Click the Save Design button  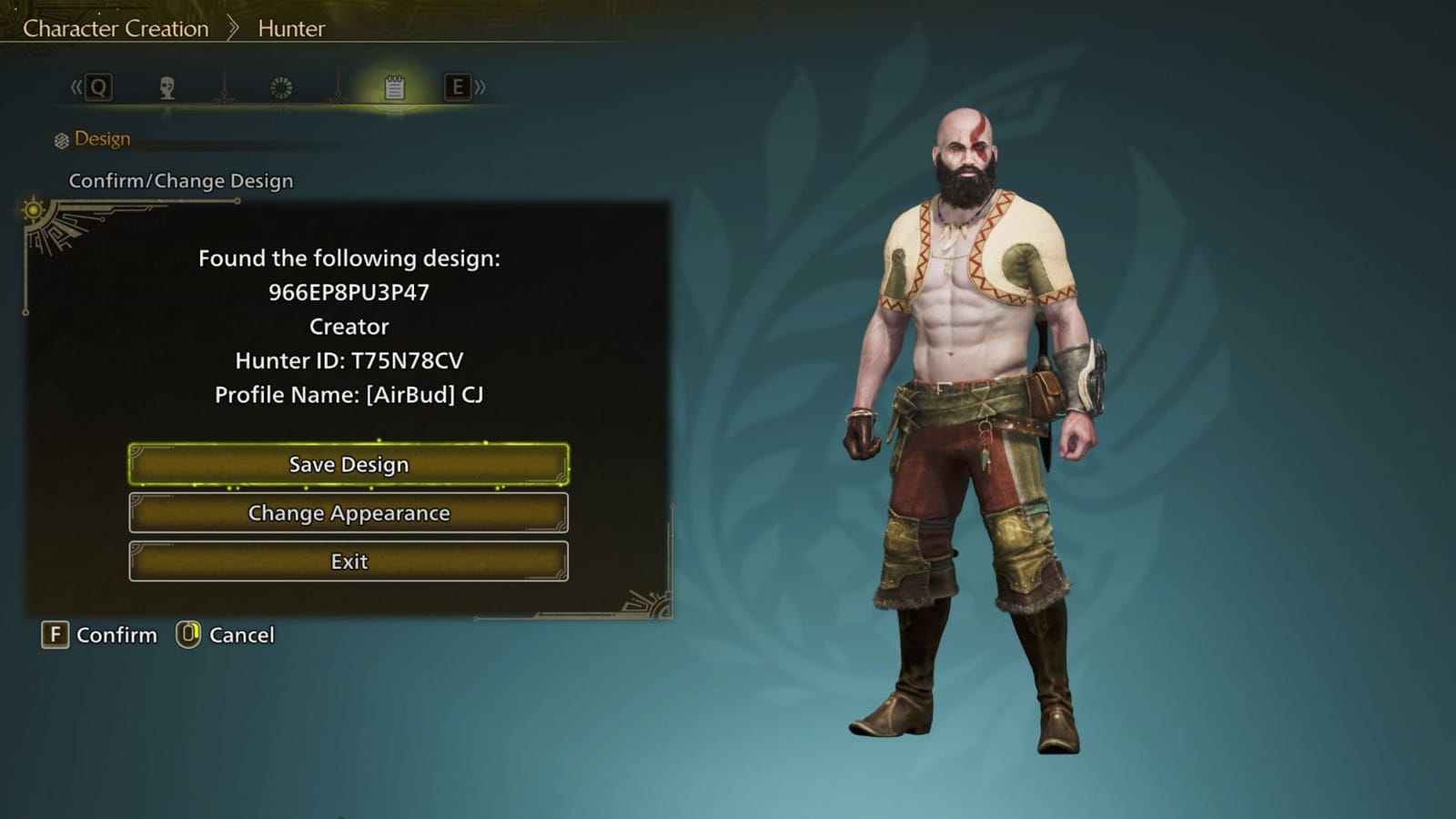[x=349, y=464]
